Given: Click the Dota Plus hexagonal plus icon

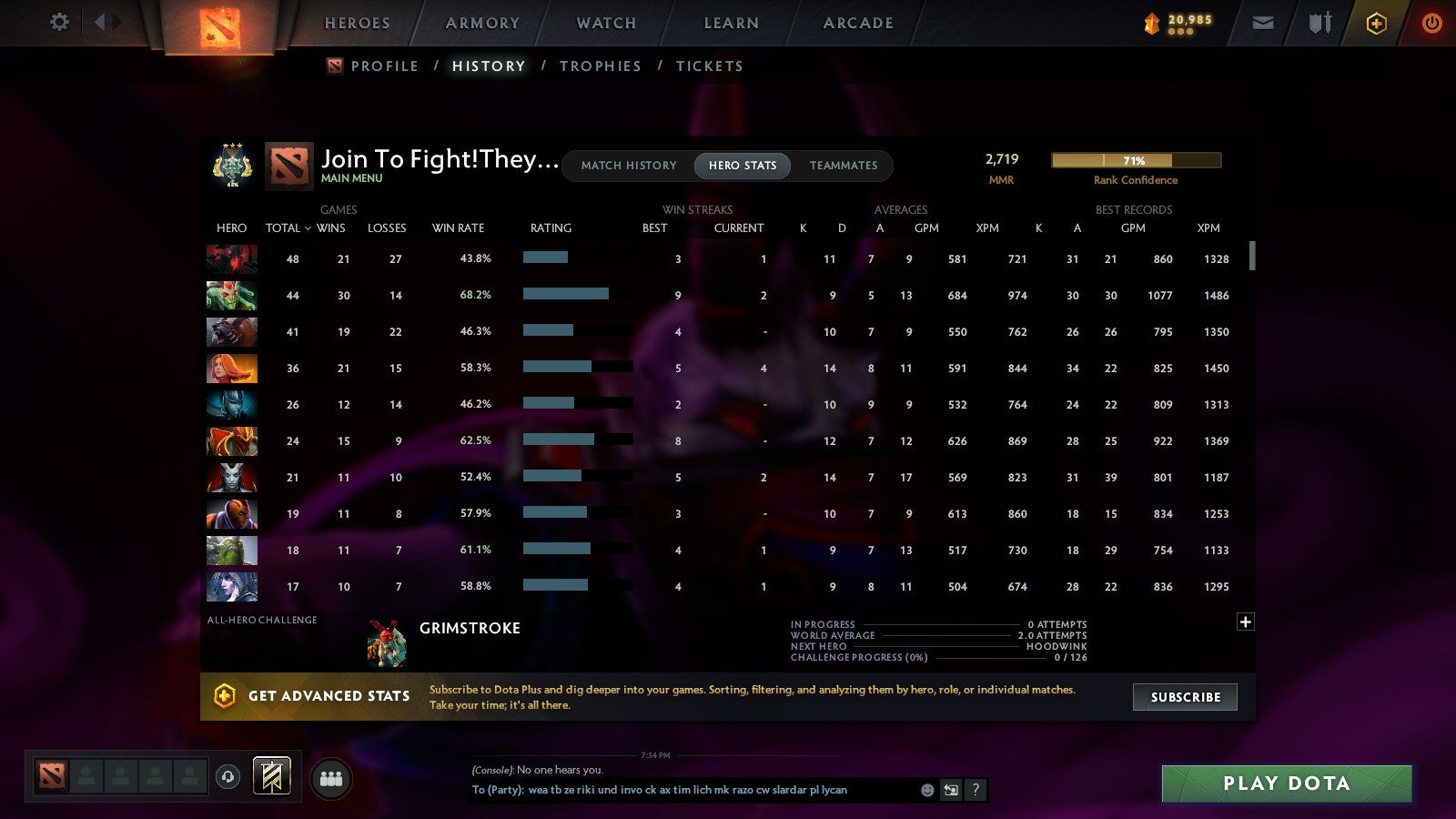Looking at the screenshot, I should tap(1376, 23).
